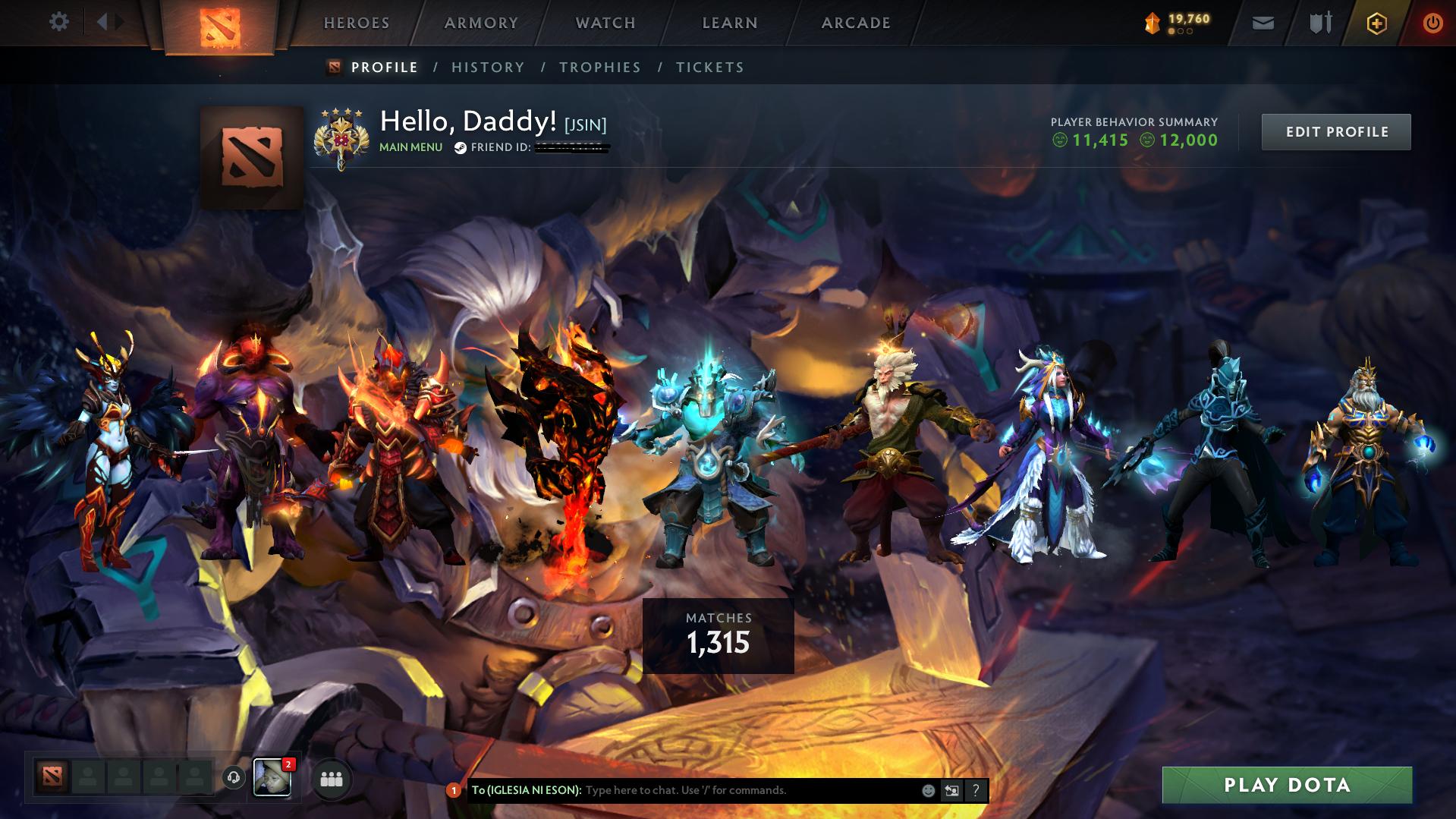Click the Battle Pass level gem icon
This screenshot has height=819, width=1456.
click(1152, 23)
